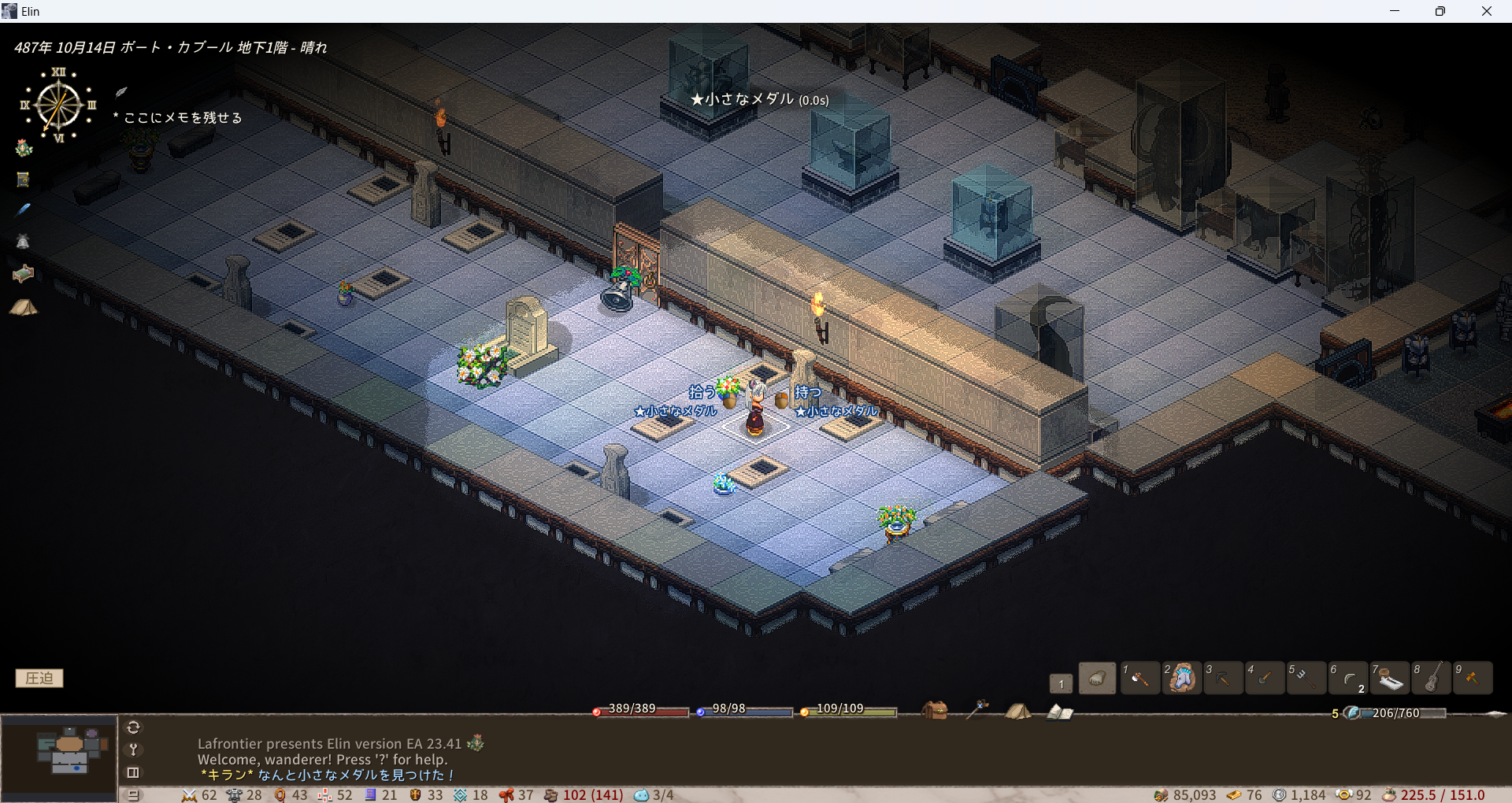Open the backpack inventory icon
Image resolution: width=1512 pixels, height=803 pixels.
(935, 711)
